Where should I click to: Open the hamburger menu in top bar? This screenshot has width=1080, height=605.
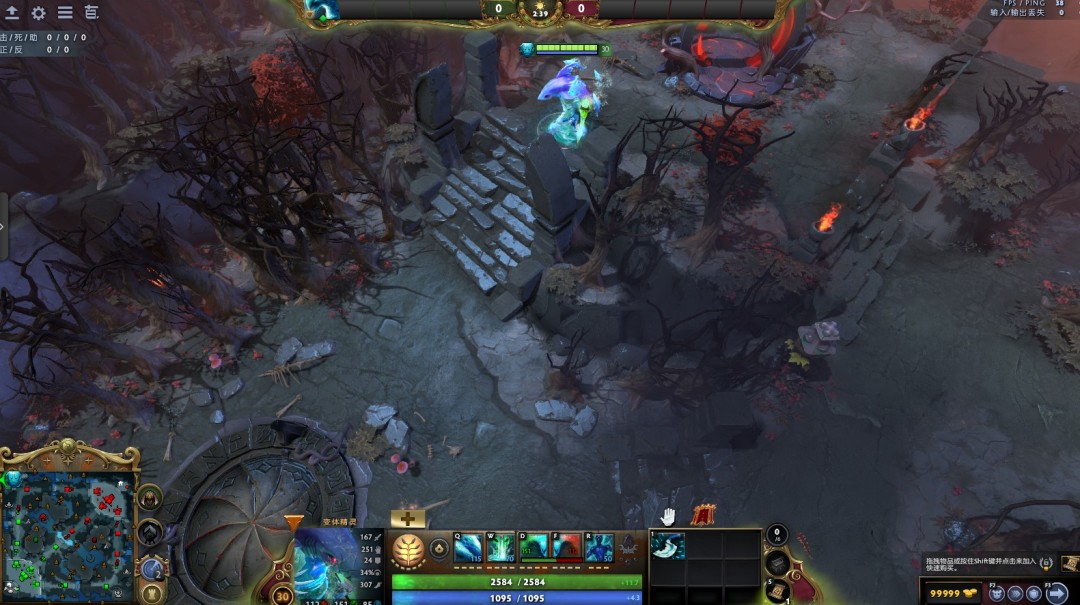65,13
